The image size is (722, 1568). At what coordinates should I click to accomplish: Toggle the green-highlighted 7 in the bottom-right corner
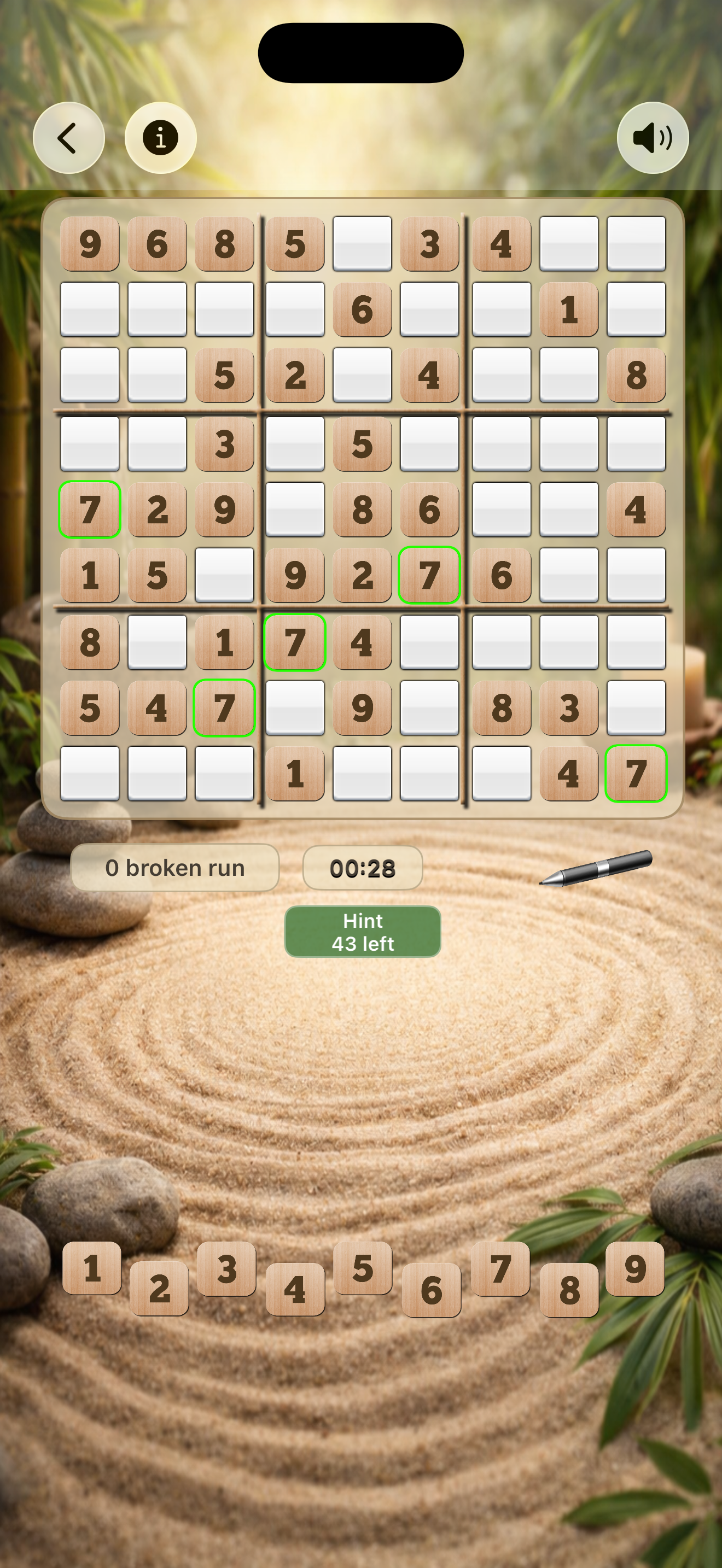[x=636, y=773]
